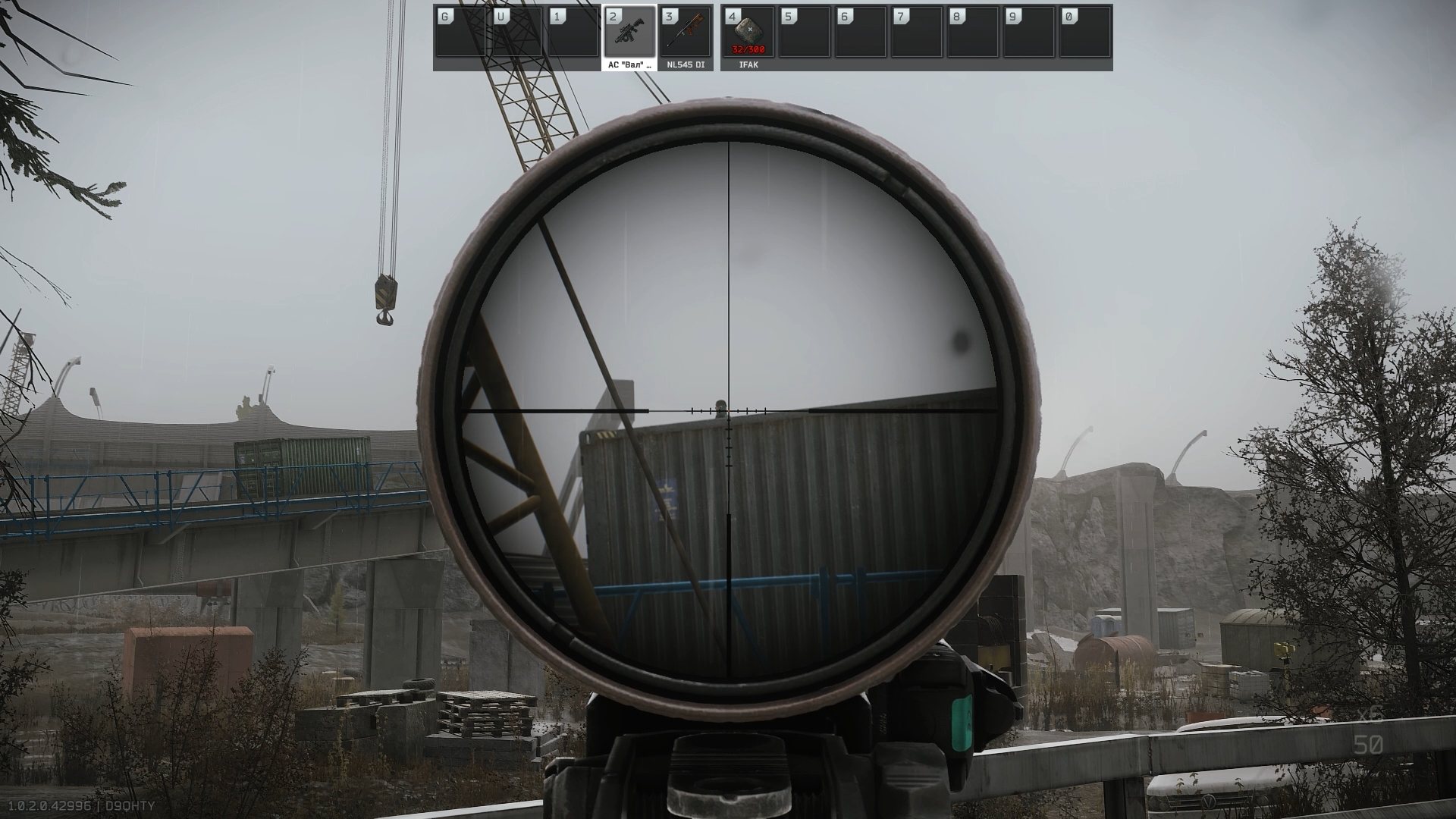
Task: Select hotbar slot 5
Action: tap(804, 32)
